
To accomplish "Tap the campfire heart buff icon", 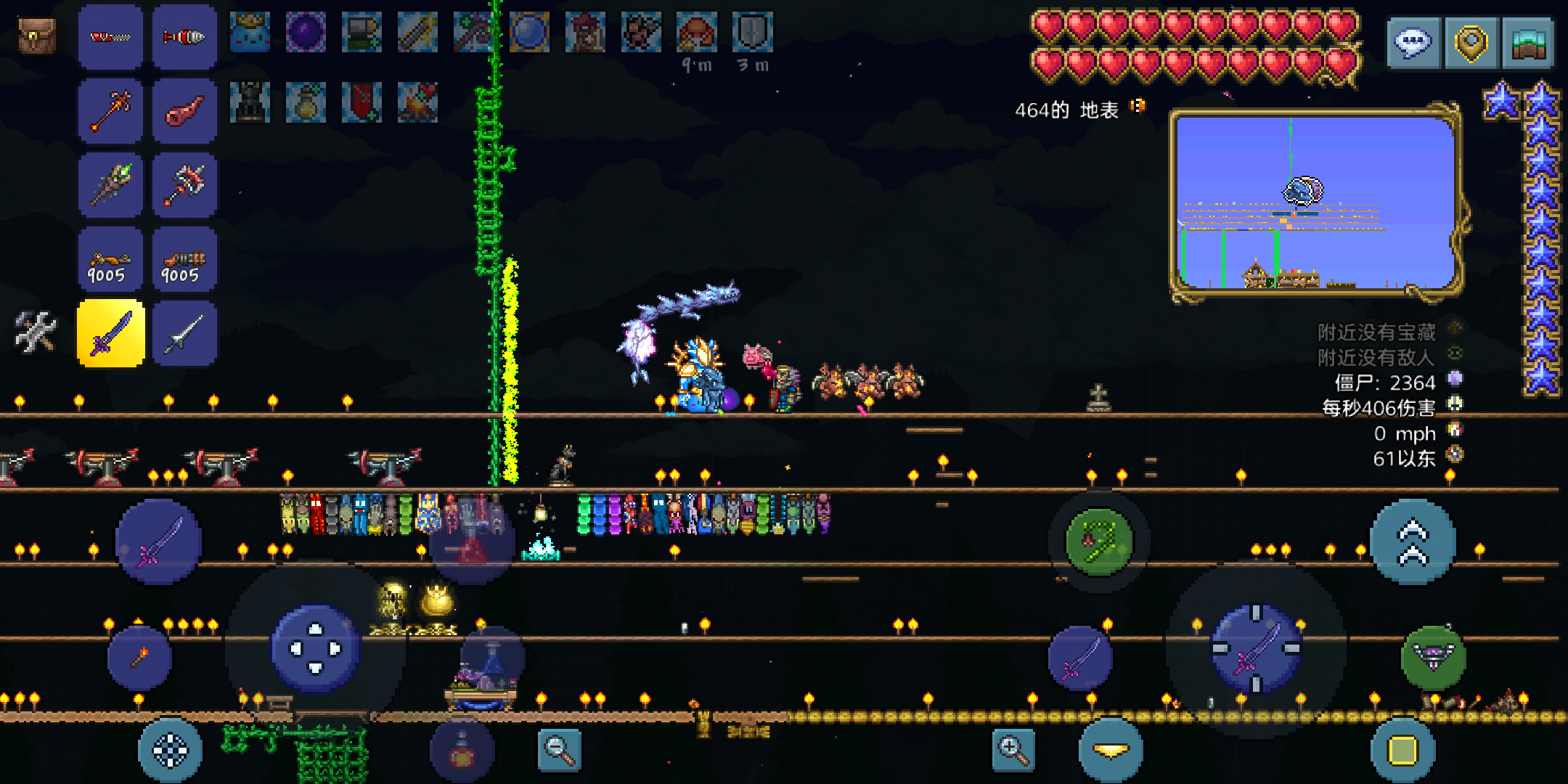I will [417, 102].
